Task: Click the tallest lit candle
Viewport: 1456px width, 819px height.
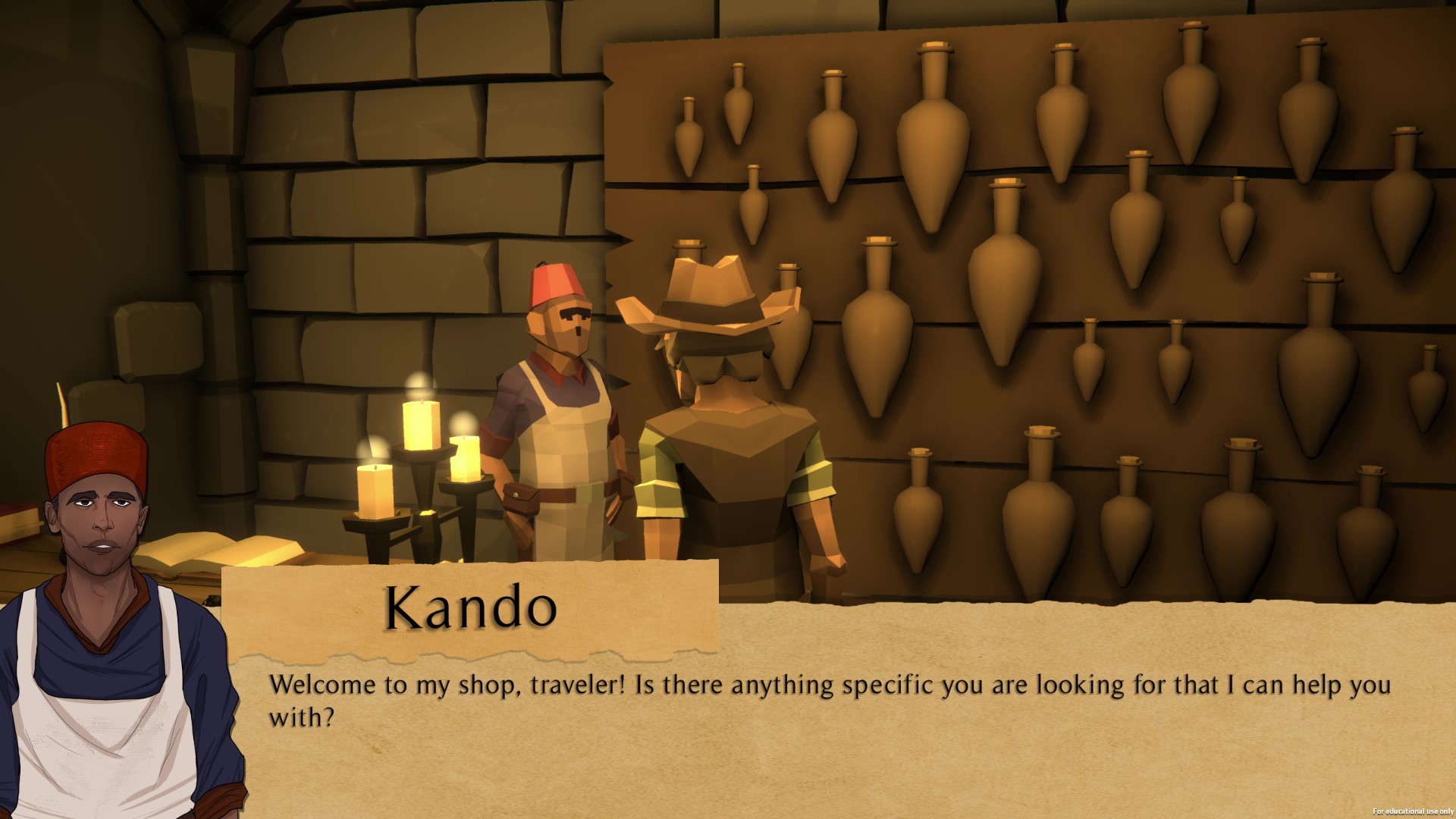Action: pyautogui.click(x=421, y=425)
